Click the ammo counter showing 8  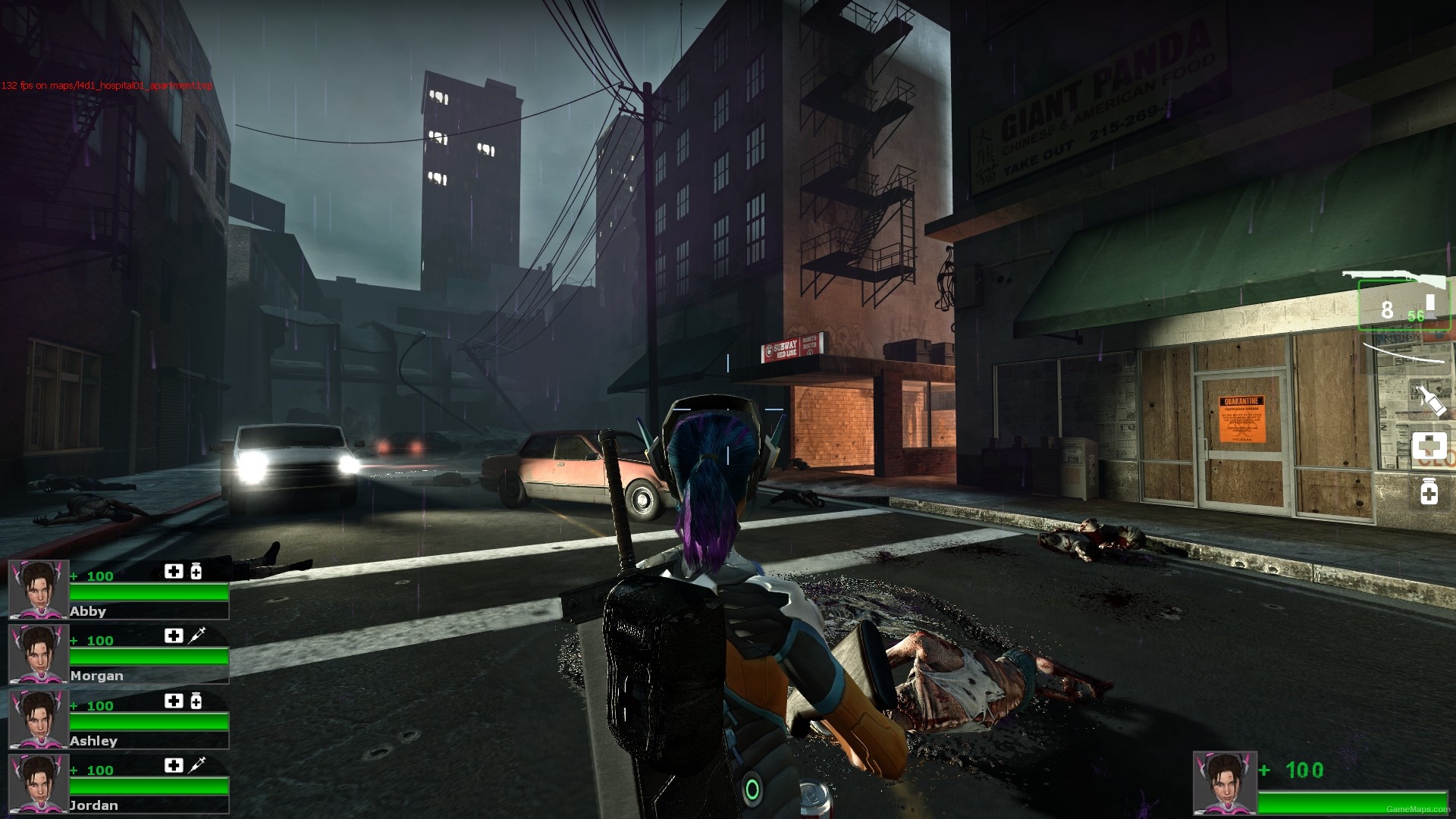pos(1388,309)
